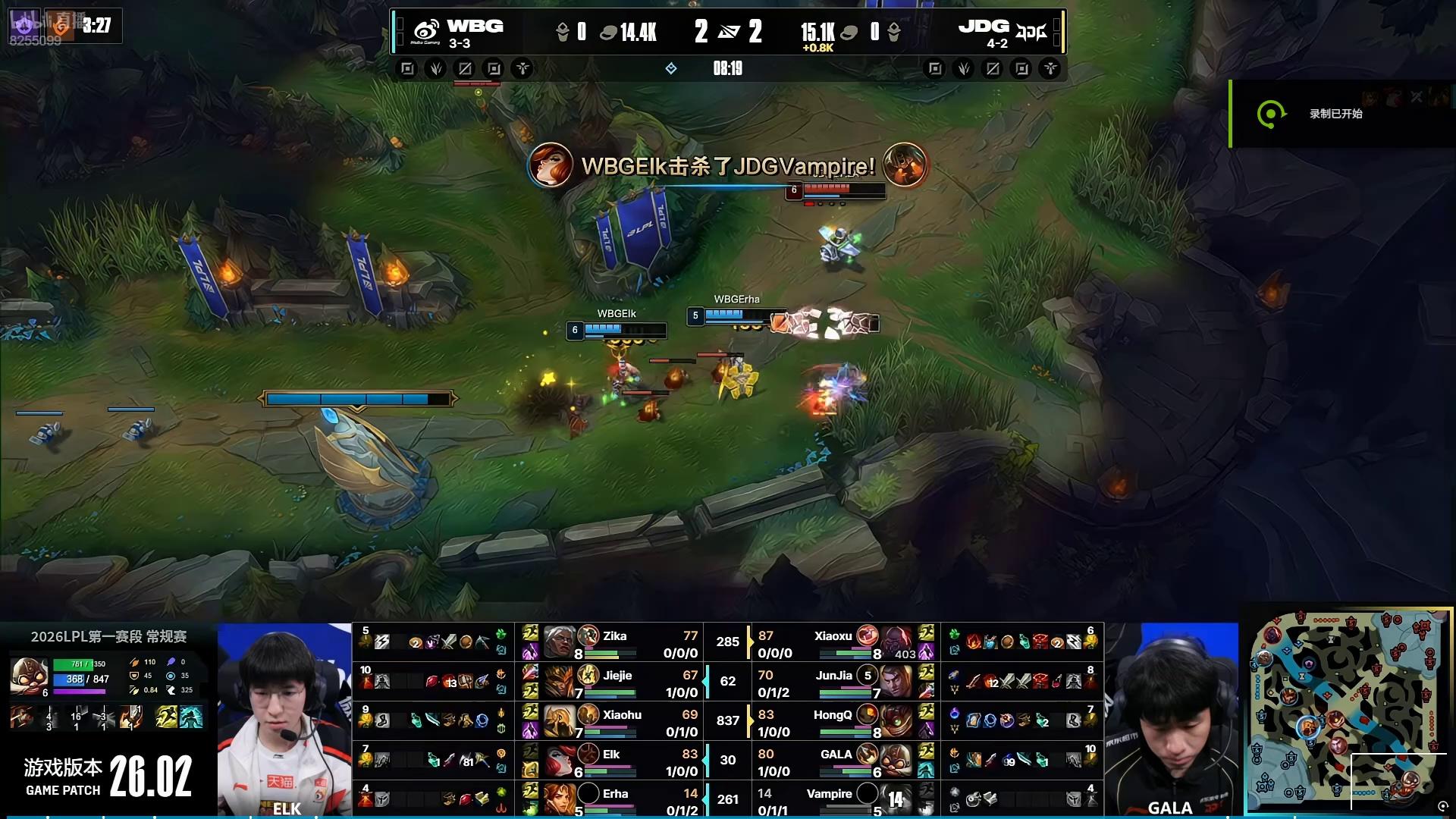Click Elk's name in the scoreboard

coord(611,755)
